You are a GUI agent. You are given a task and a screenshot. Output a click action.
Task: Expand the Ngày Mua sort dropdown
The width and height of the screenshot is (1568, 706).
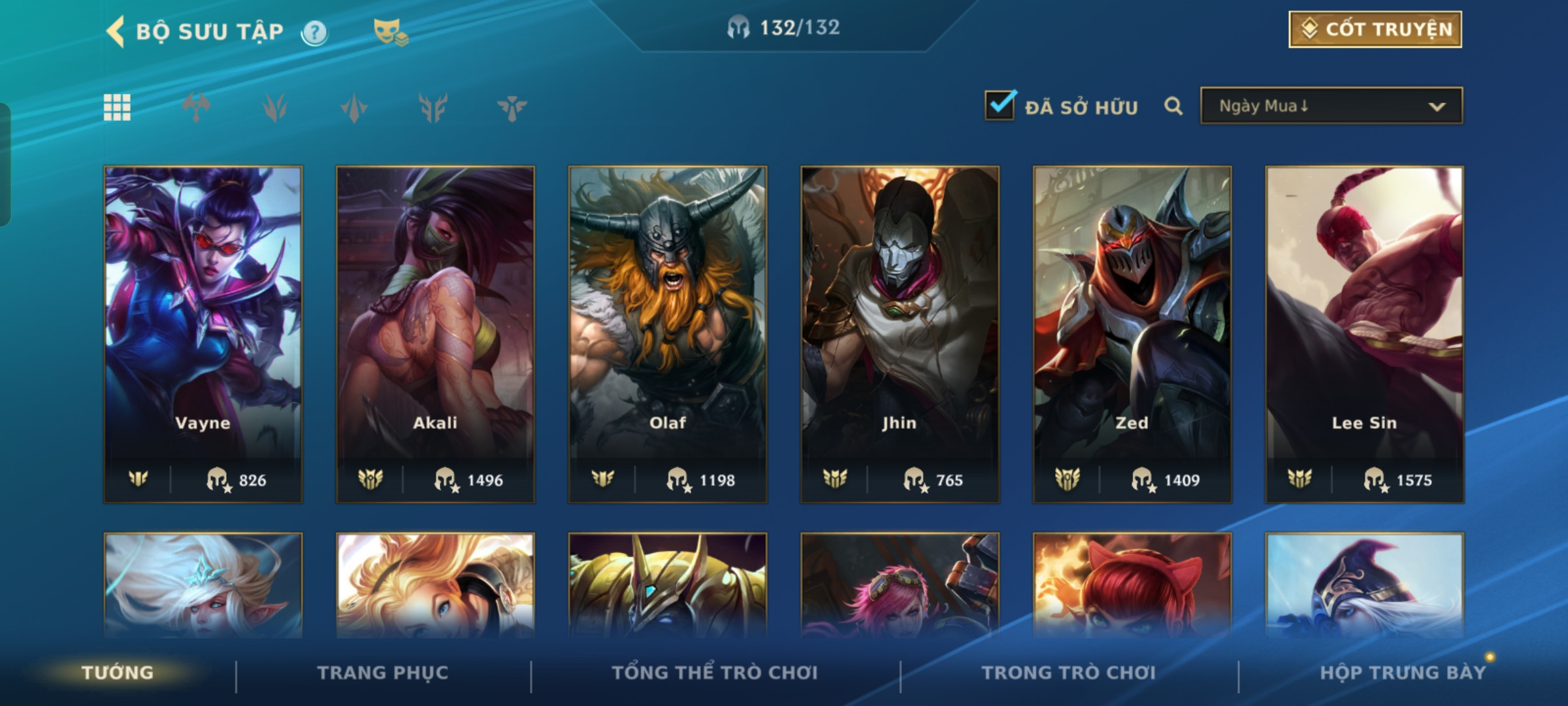(x=1331, y=106)
